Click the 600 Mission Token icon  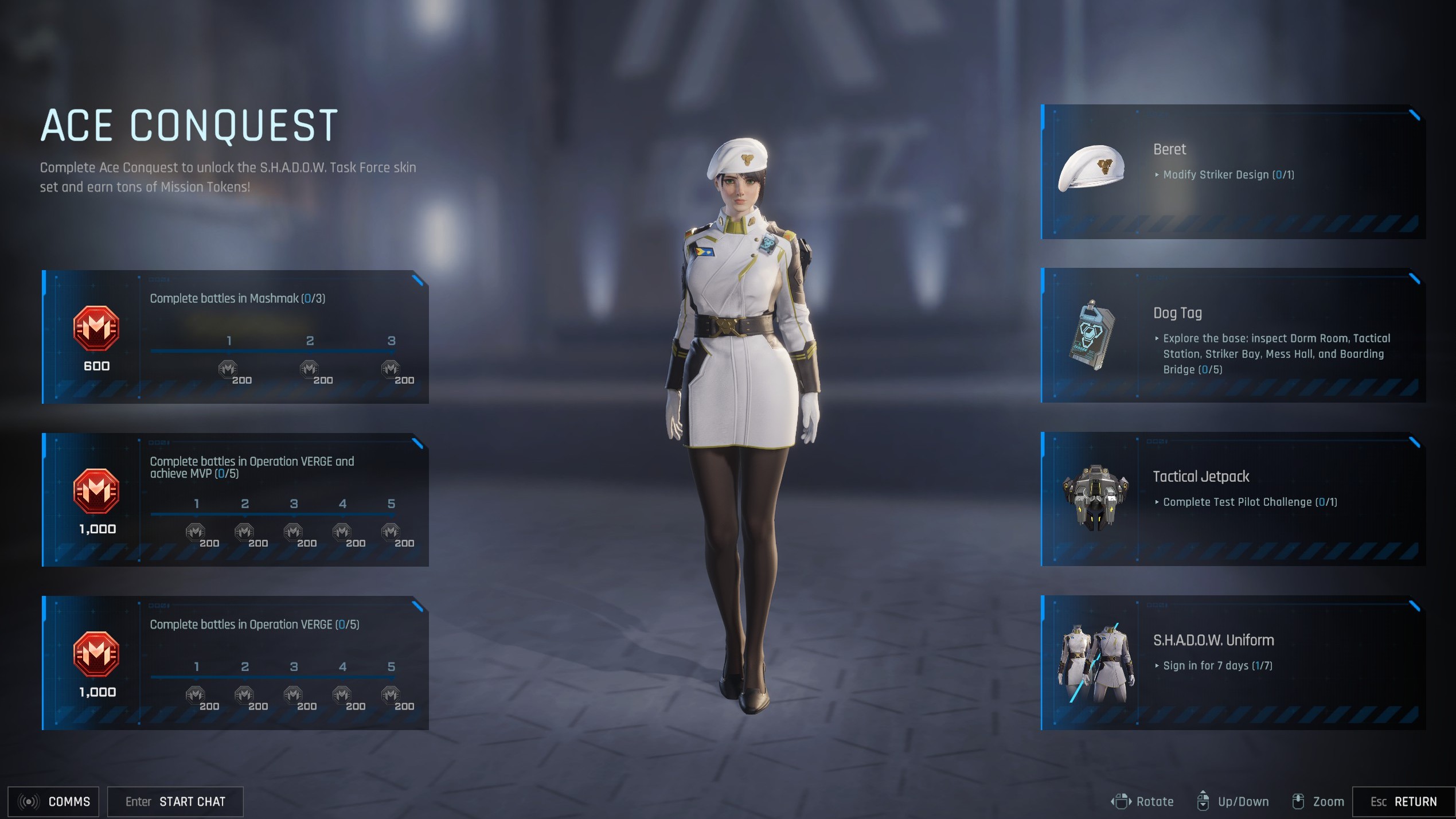click(96, 329)
